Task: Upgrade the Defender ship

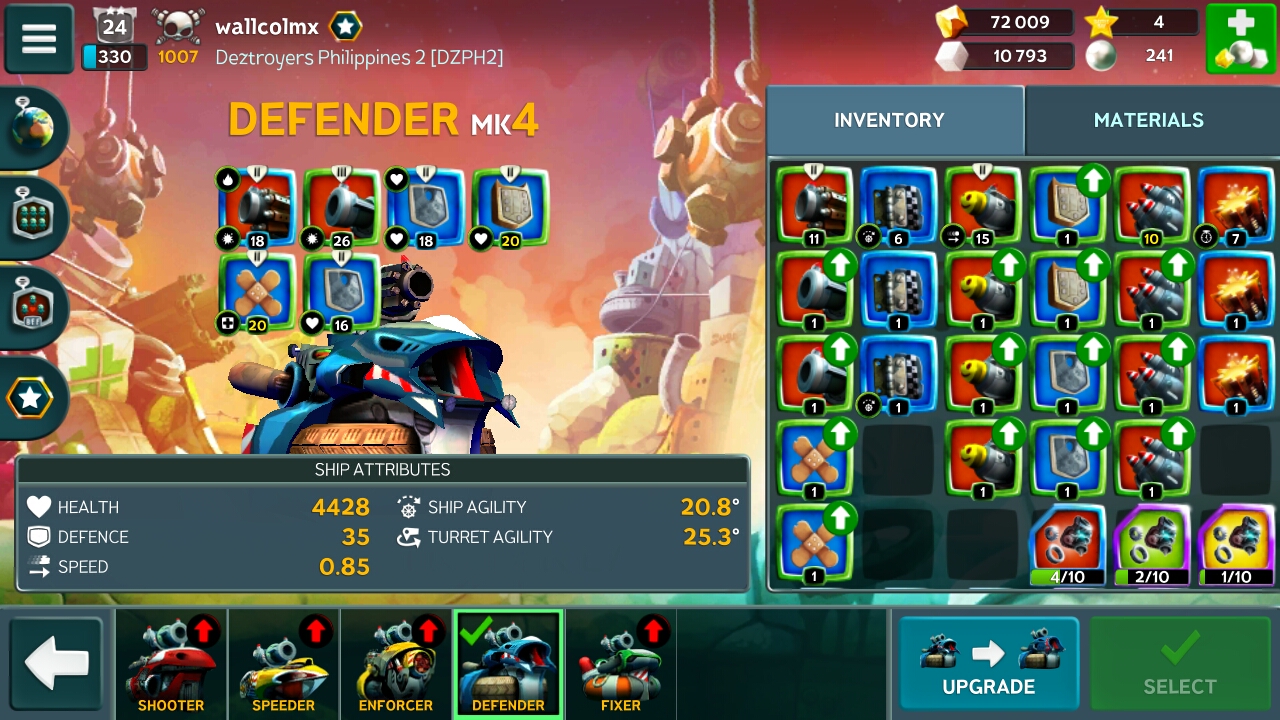Action: click(x=988, y=663)
